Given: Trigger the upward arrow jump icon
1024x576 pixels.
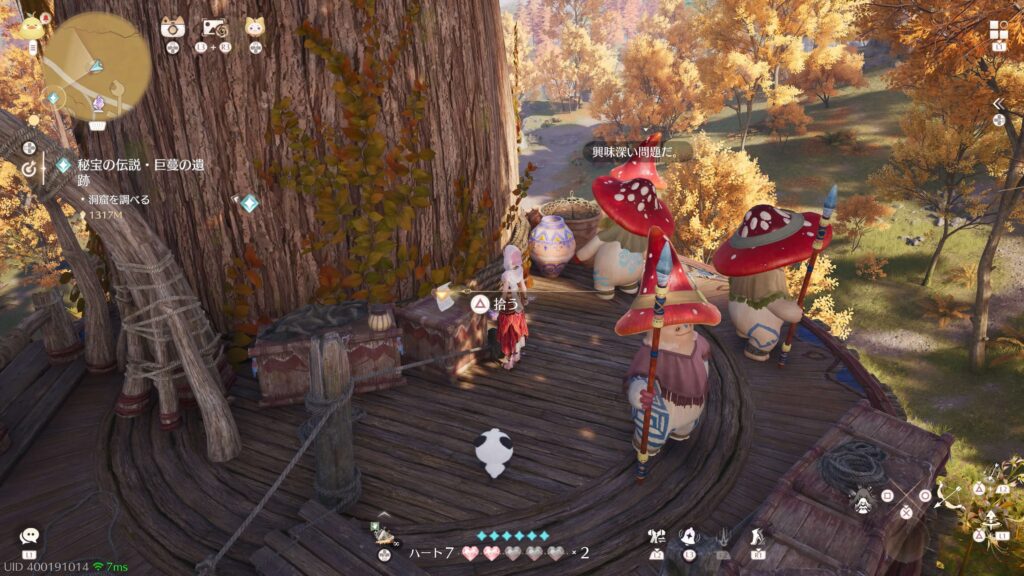Looking at the screenshot, I should (x=991, y=518).
